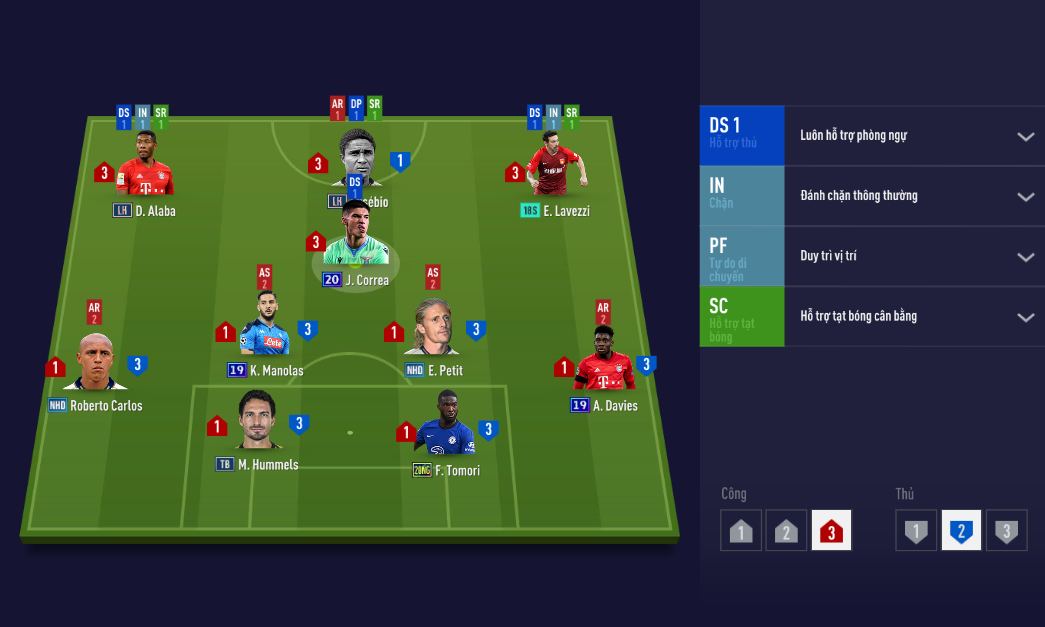The width and height of the screenshot is (1045, 627).
Task: Pick A. Davies on the right flank
Action: pyautogui.click(x=603, y=360)
